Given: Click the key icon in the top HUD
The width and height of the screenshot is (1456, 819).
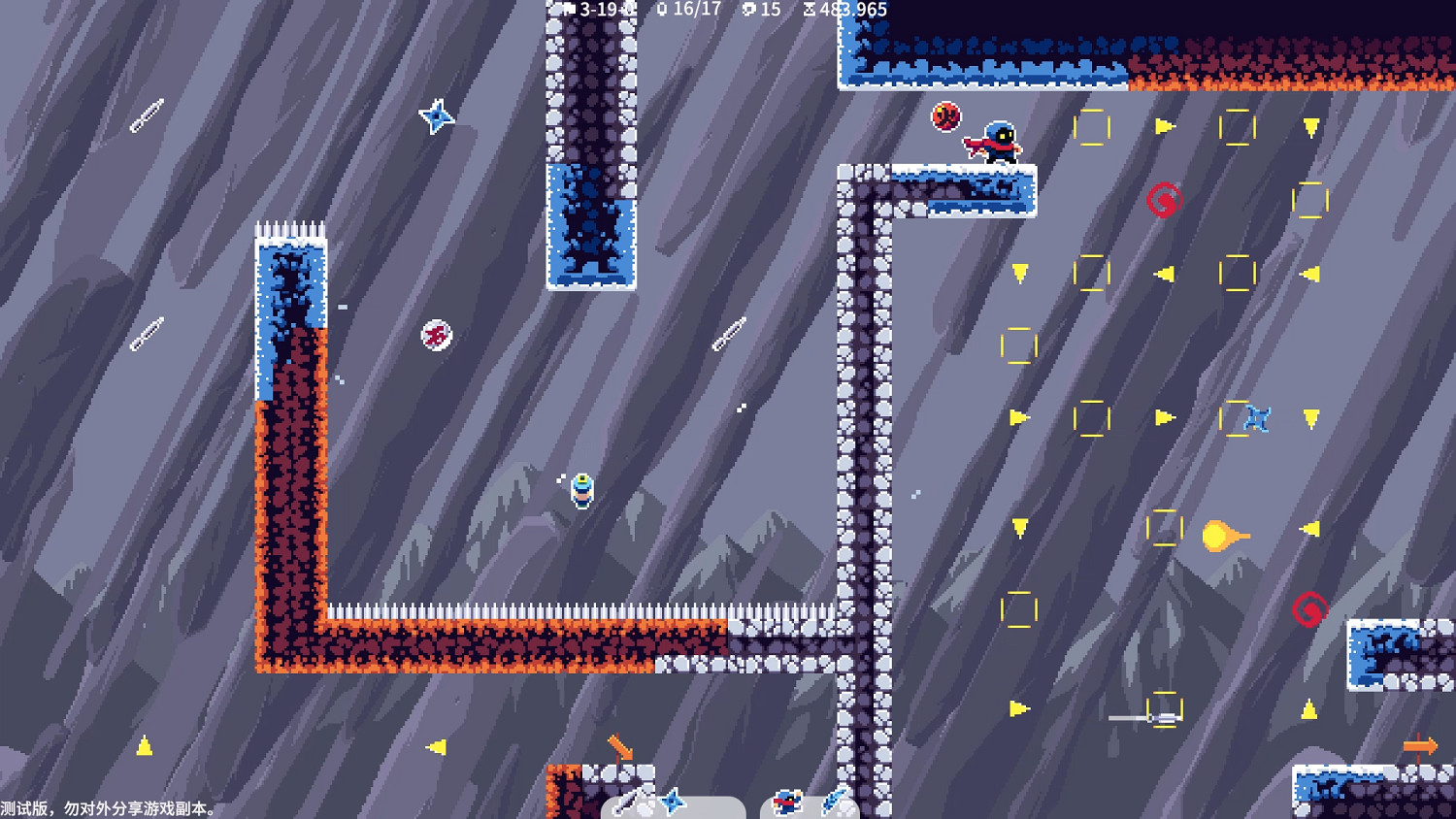Looking at the screenshot, I should click(662, 10).
